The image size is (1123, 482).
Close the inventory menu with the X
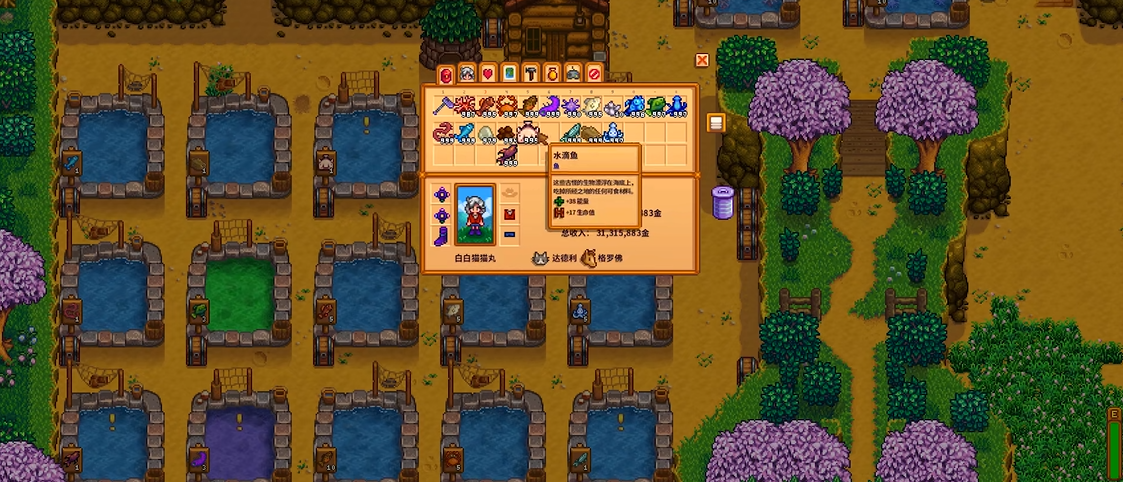(702, 60)
